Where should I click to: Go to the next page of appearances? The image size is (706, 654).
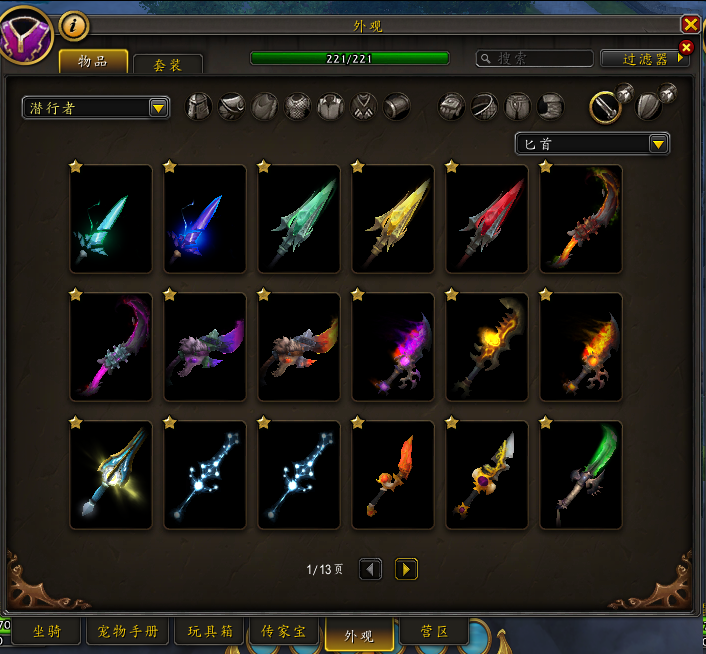tap(406, 569)
